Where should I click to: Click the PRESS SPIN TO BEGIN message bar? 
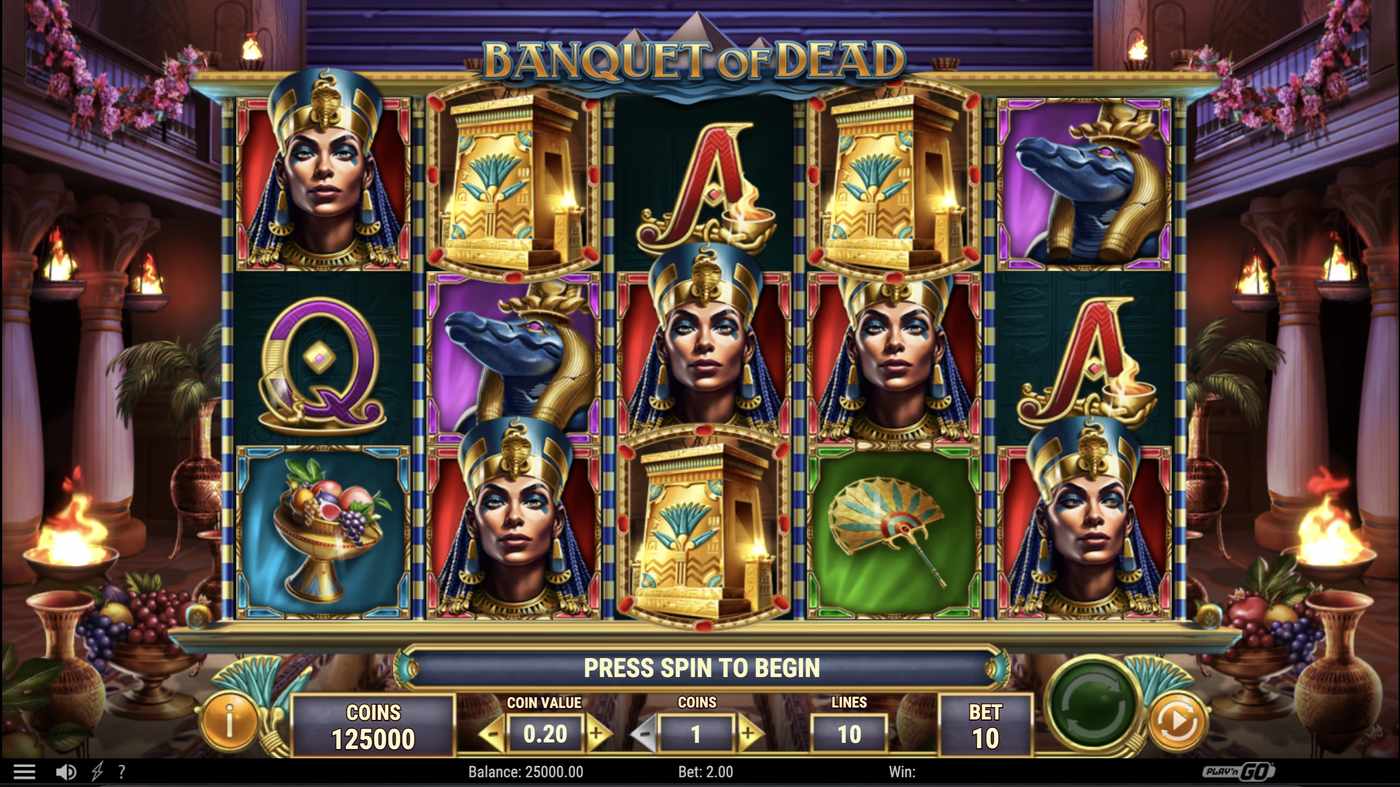pyautogui.click(x=700, y=668)
